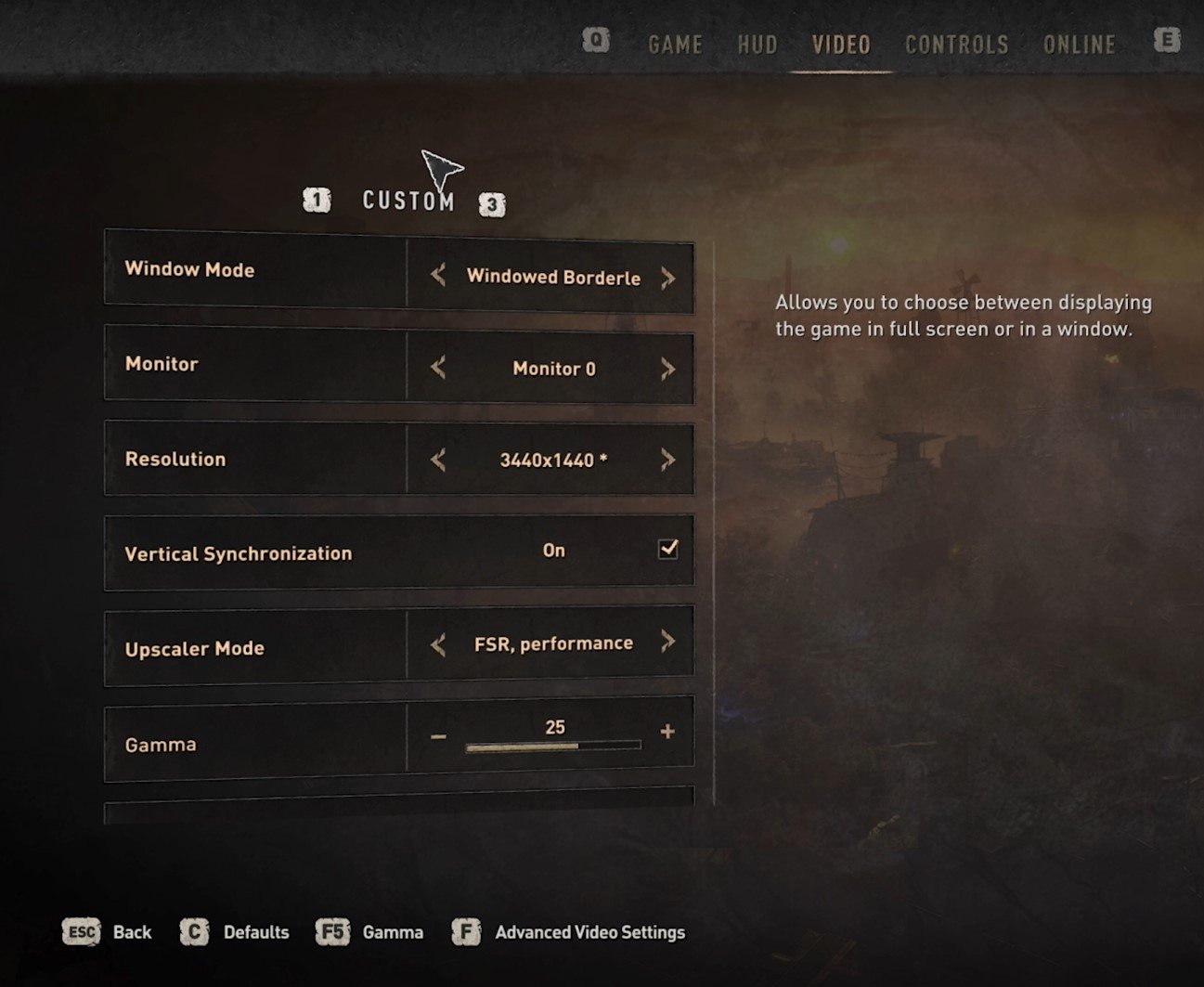
Task: Go Back from the video settings
Action: coord(132,932)
